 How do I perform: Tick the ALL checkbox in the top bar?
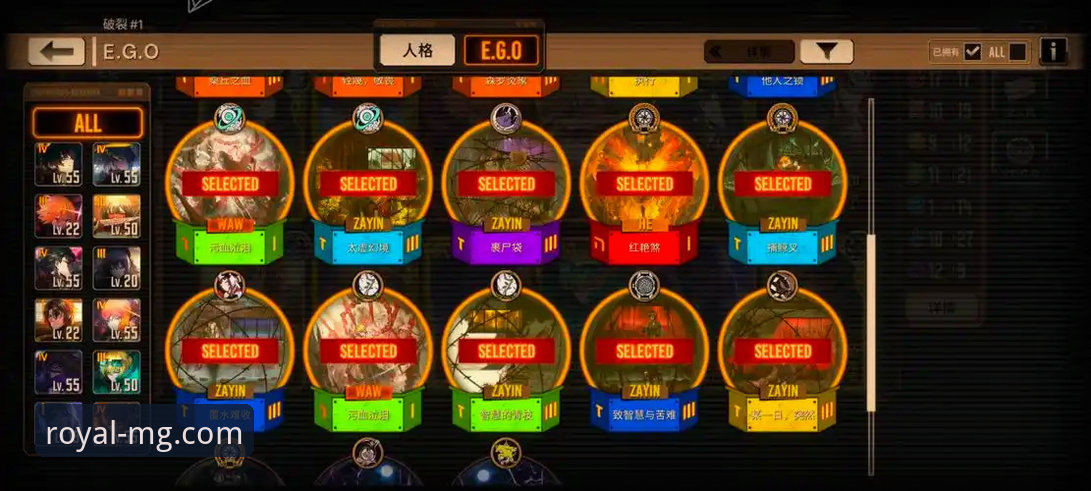[1017, 52]
